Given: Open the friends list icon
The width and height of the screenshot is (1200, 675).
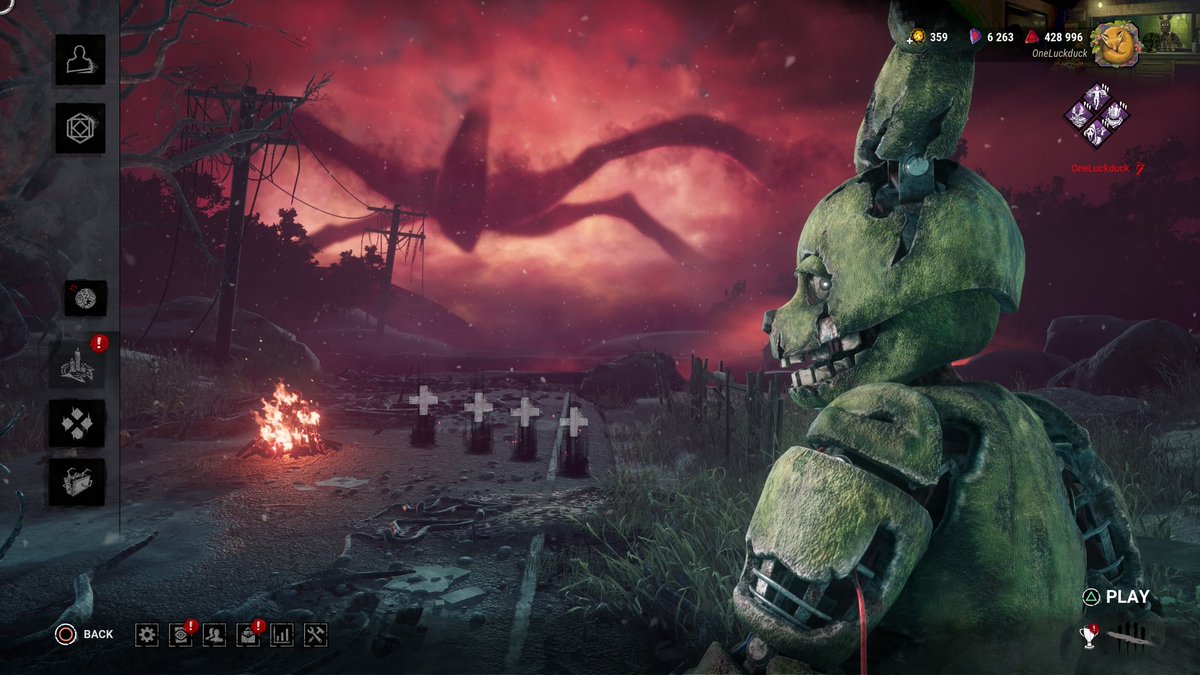Looking at the screenshot, I should (x=214, y=634).
